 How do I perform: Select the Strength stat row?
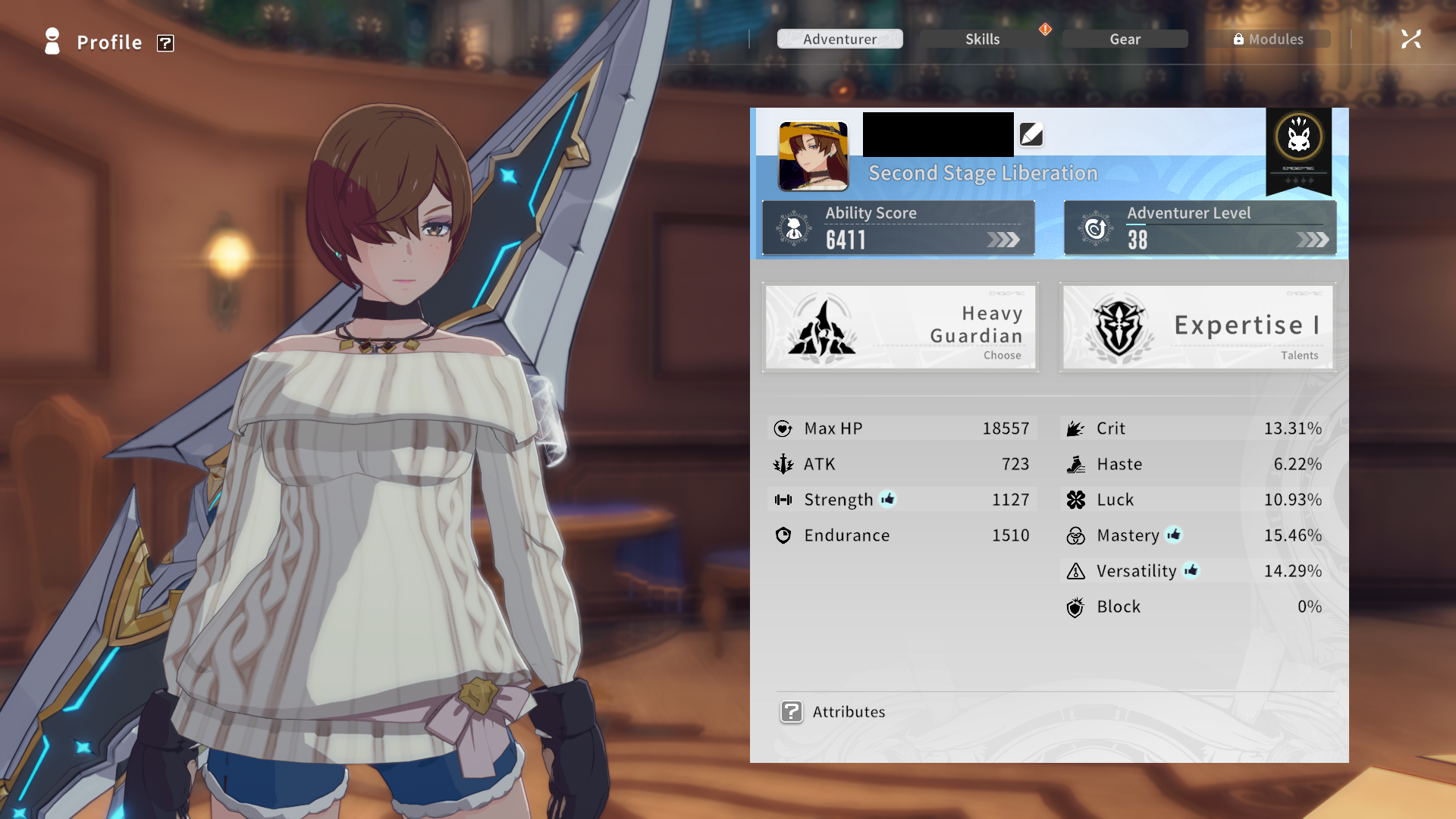(901, 500)
